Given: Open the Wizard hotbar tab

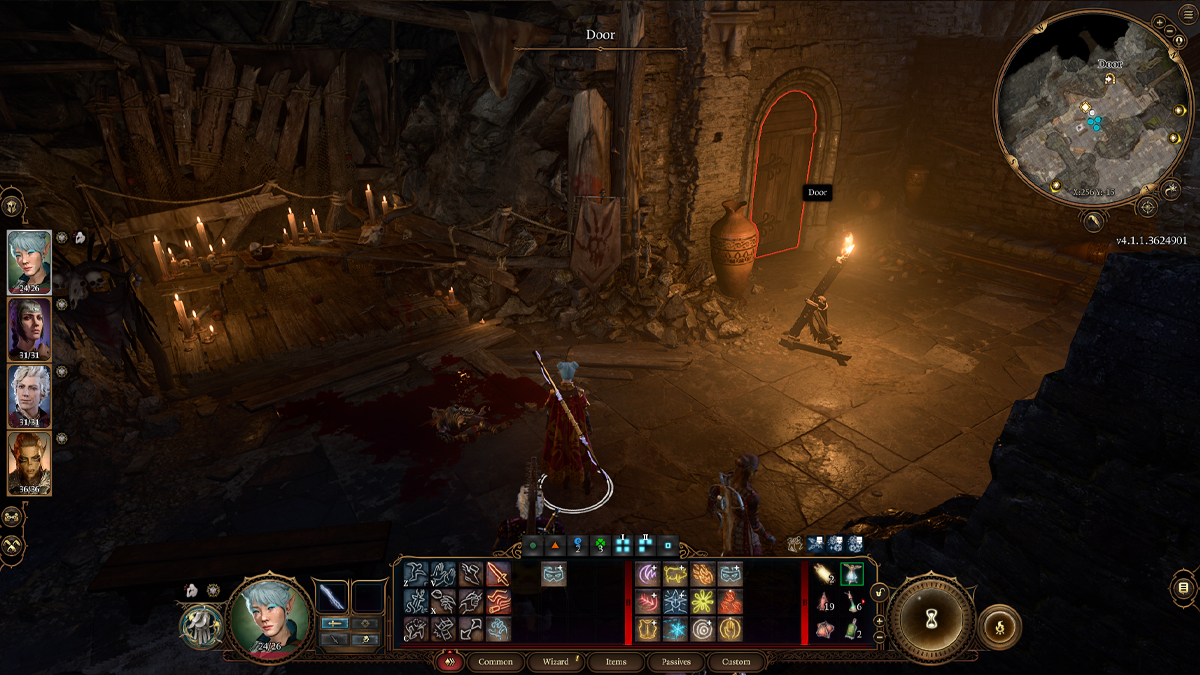Looking at the screenshot, I should pos(555,662).
